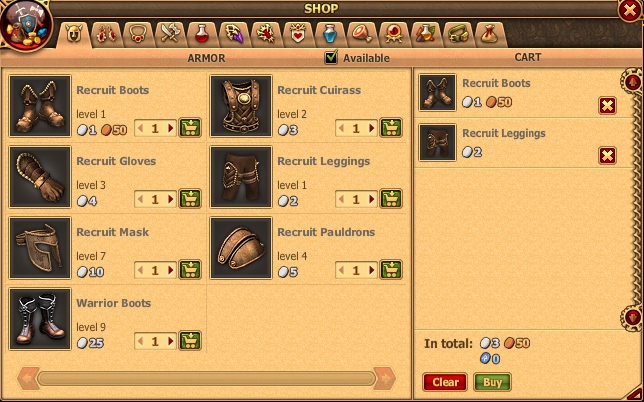Open the red potion shop tab

202,35
